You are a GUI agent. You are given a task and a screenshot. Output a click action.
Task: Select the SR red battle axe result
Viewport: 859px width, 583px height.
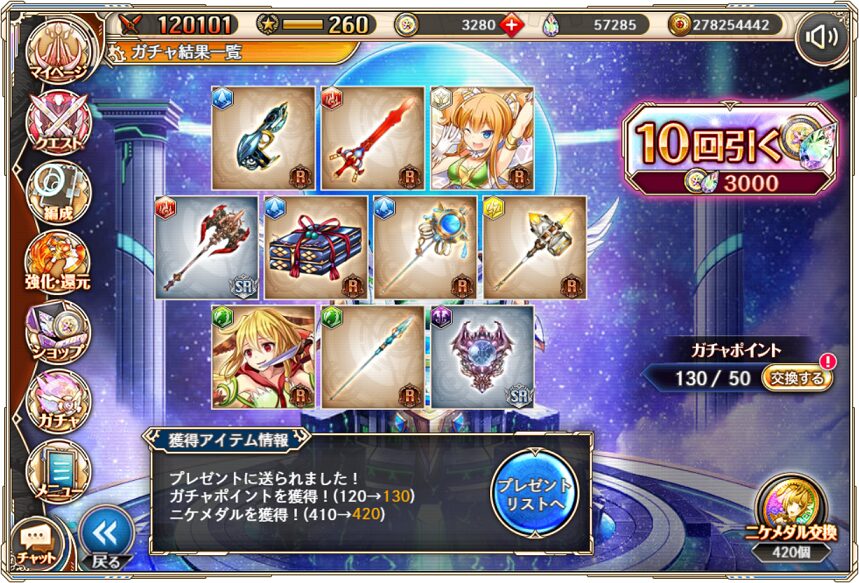coord(206,247)
